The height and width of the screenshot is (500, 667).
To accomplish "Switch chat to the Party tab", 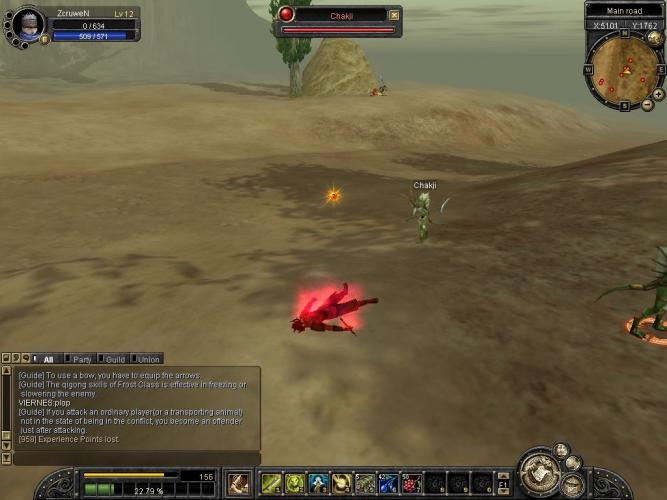I will 82,359.
